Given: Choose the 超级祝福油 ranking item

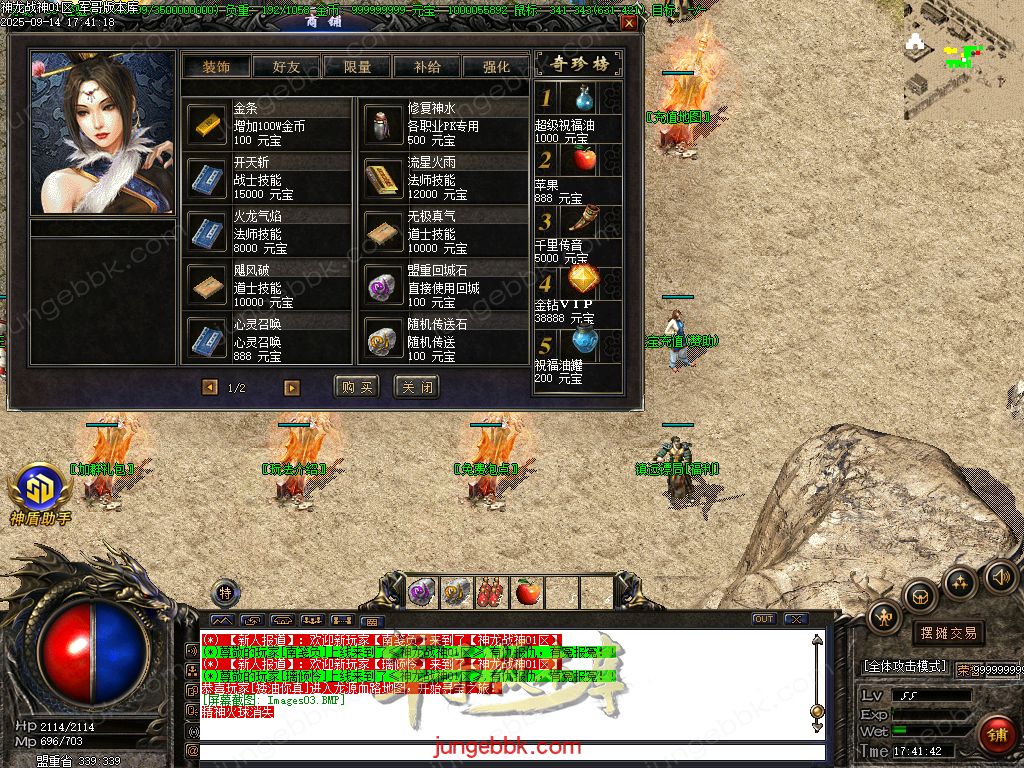Looking at the screenshot, I should tap(583, 99).
